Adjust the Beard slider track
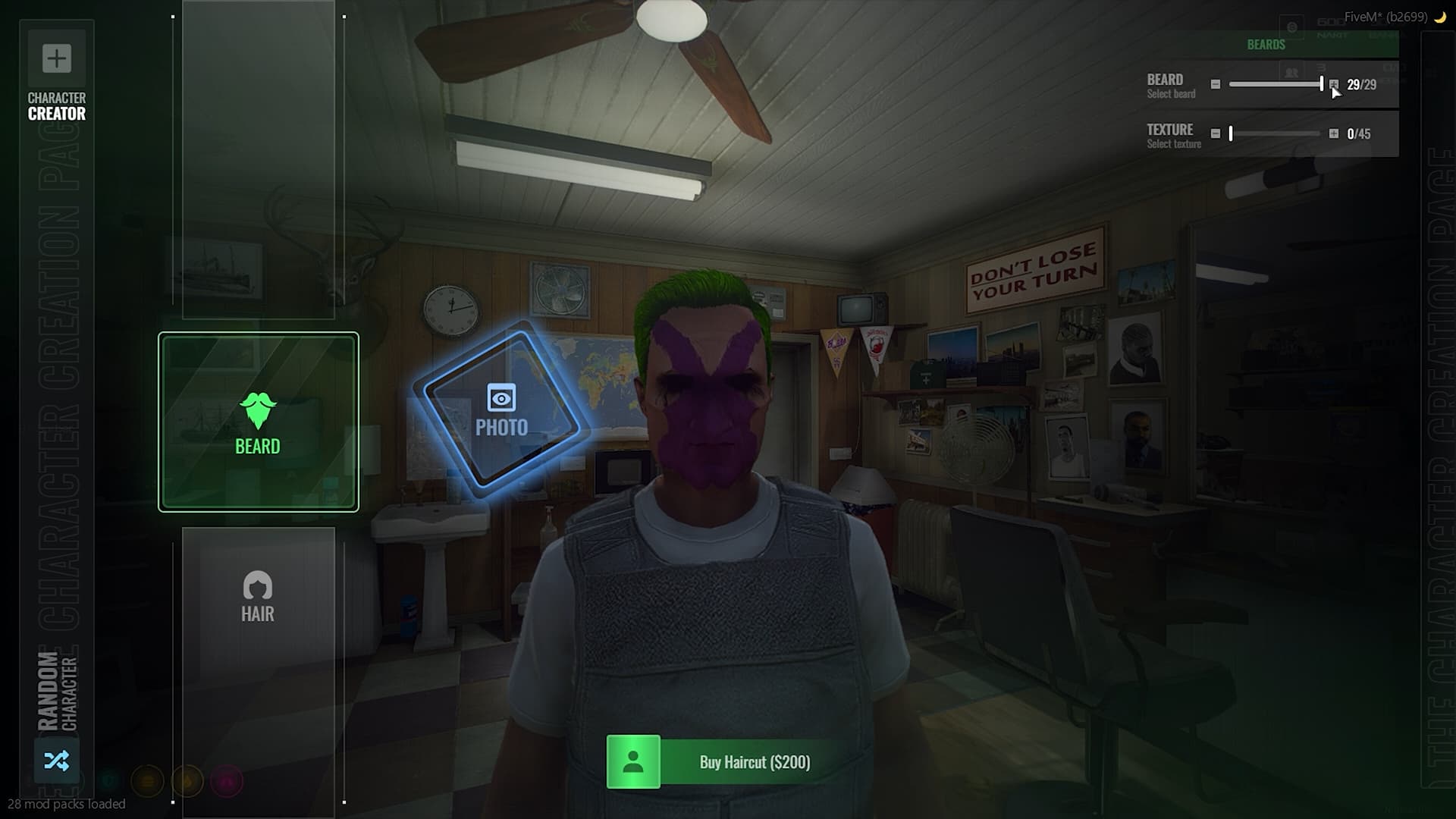The width and height of the screenshot is (1456, 819). coord(1275,84)
